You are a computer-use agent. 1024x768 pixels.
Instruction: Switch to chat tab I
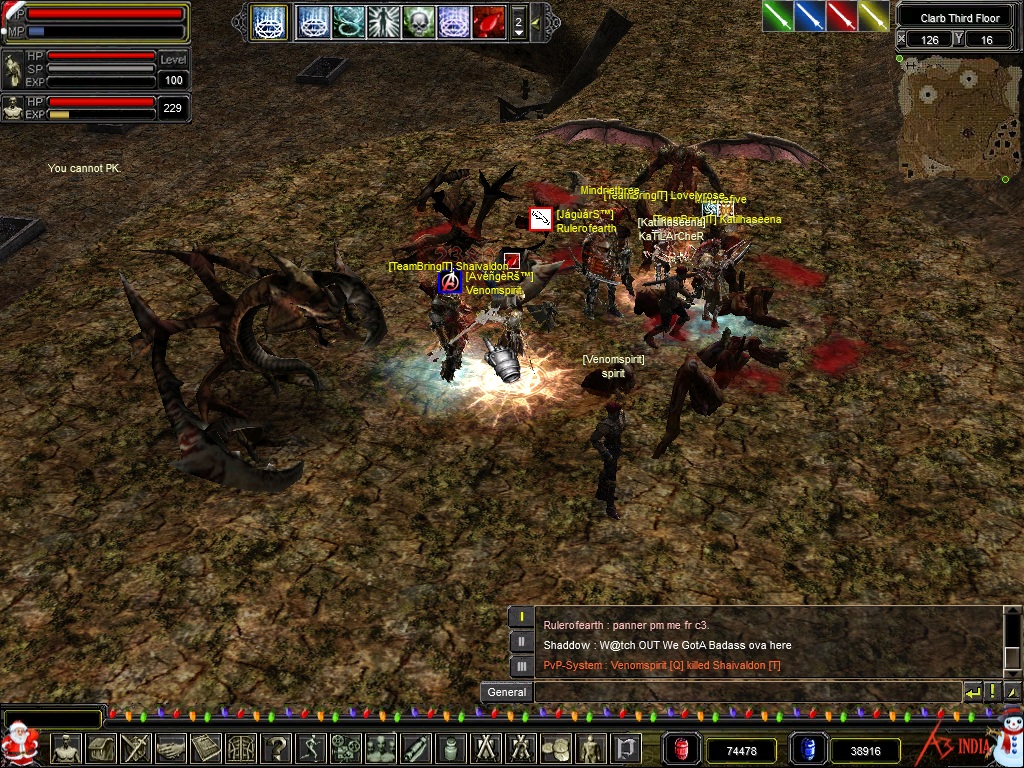click(x=521, y=617)
